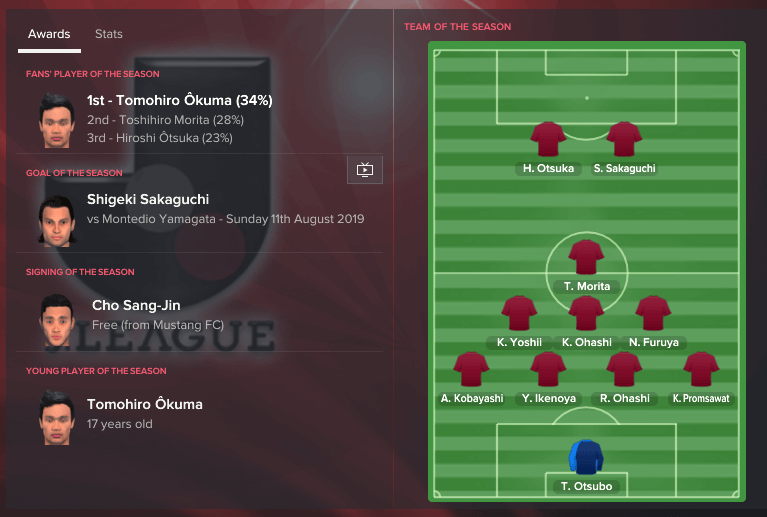
Task: Select the Awards tab
Action: [49, 34]
